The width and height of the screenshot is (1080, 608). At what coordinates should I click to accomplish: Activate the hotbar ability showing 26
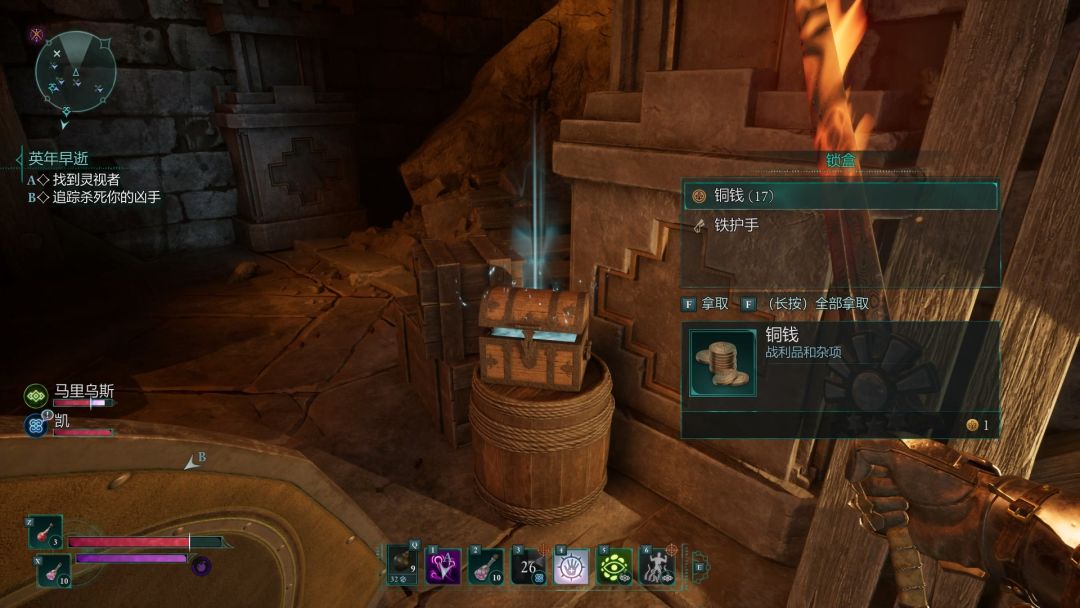point(528,568)
